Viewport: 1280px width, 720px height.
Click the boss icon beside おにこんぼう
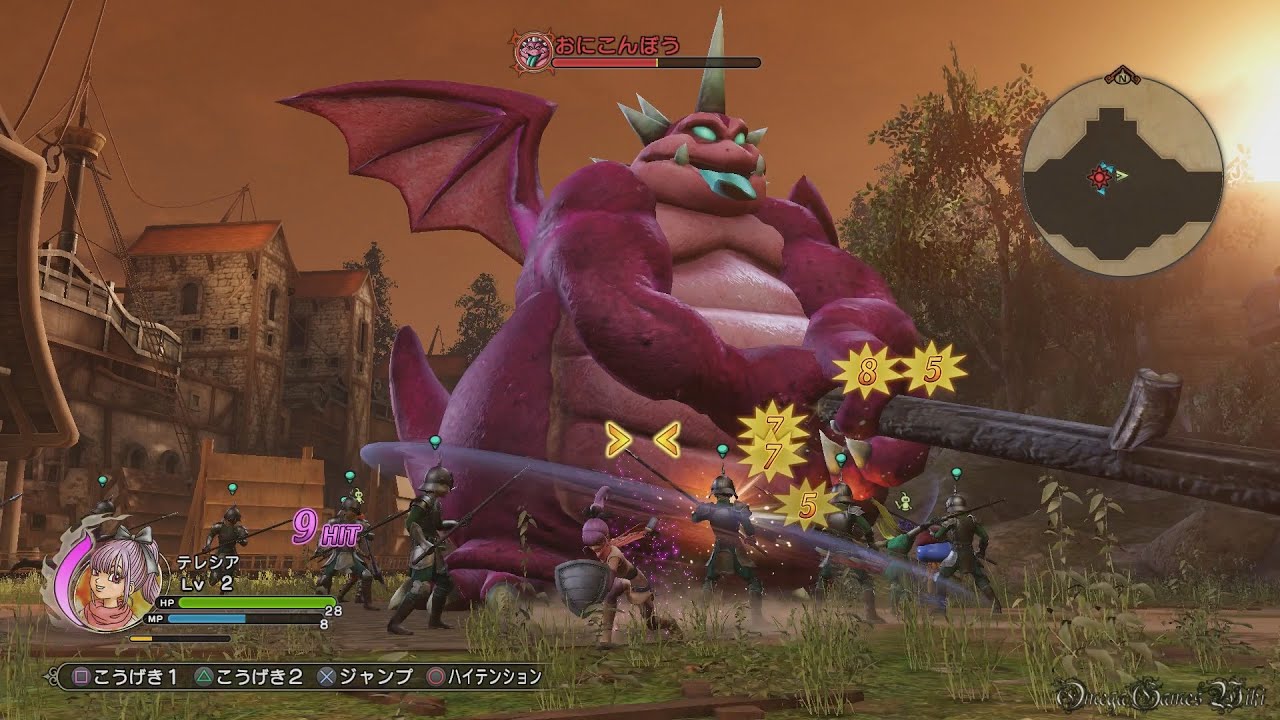tap(530, 50)
